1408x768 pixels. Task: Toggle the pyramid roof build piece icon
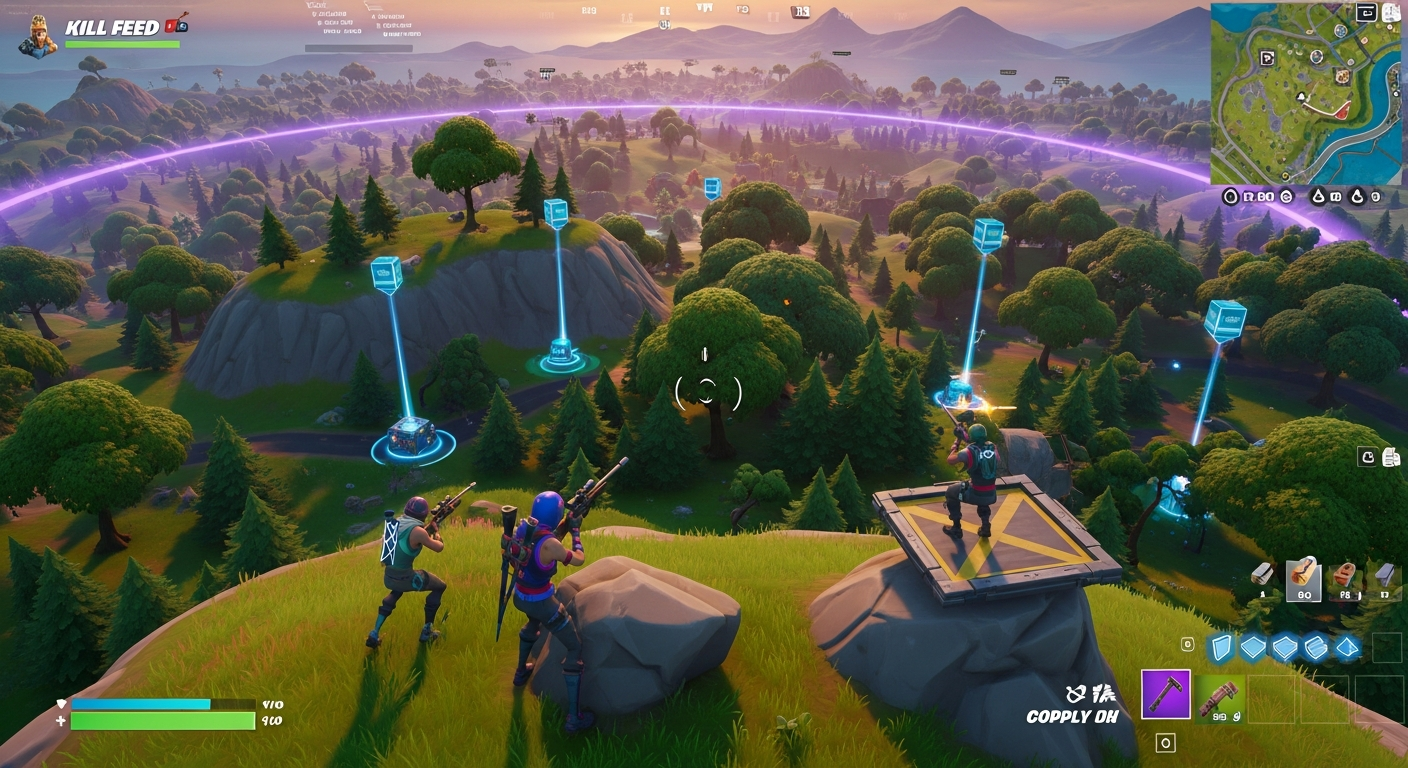point(1348,647)
